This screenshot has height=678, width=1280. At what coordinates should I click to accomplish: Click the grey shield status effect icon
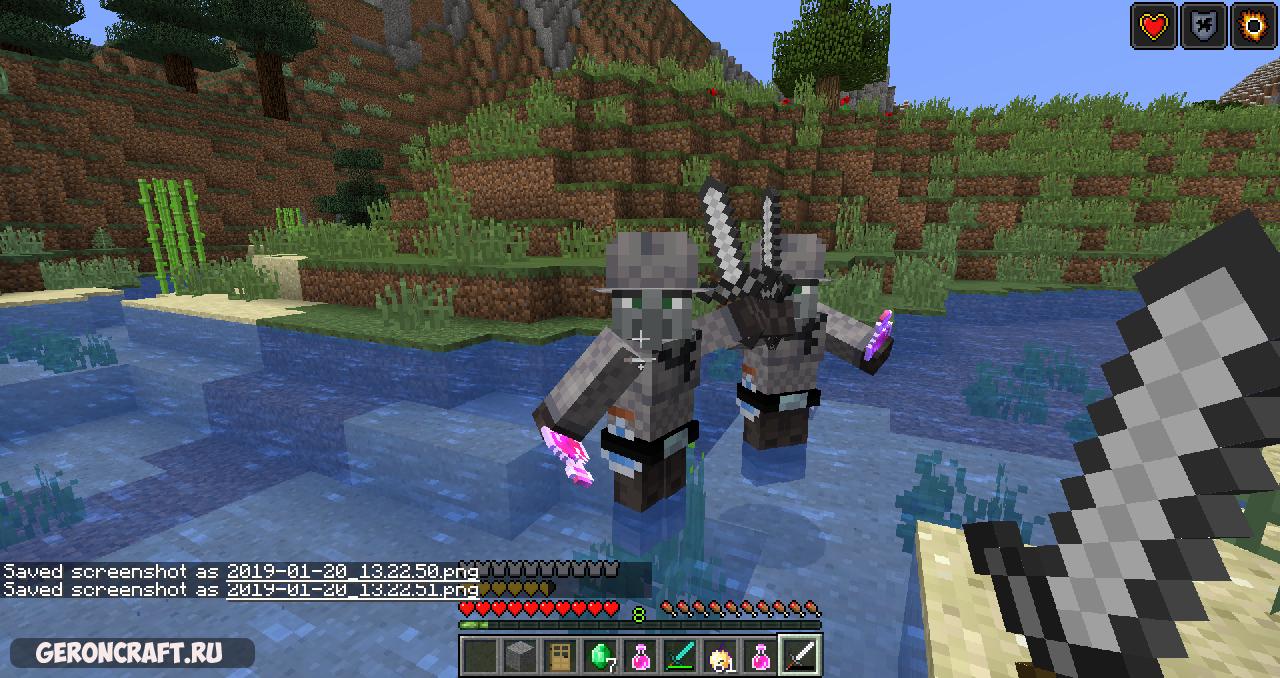click(x=1203, y=26)
